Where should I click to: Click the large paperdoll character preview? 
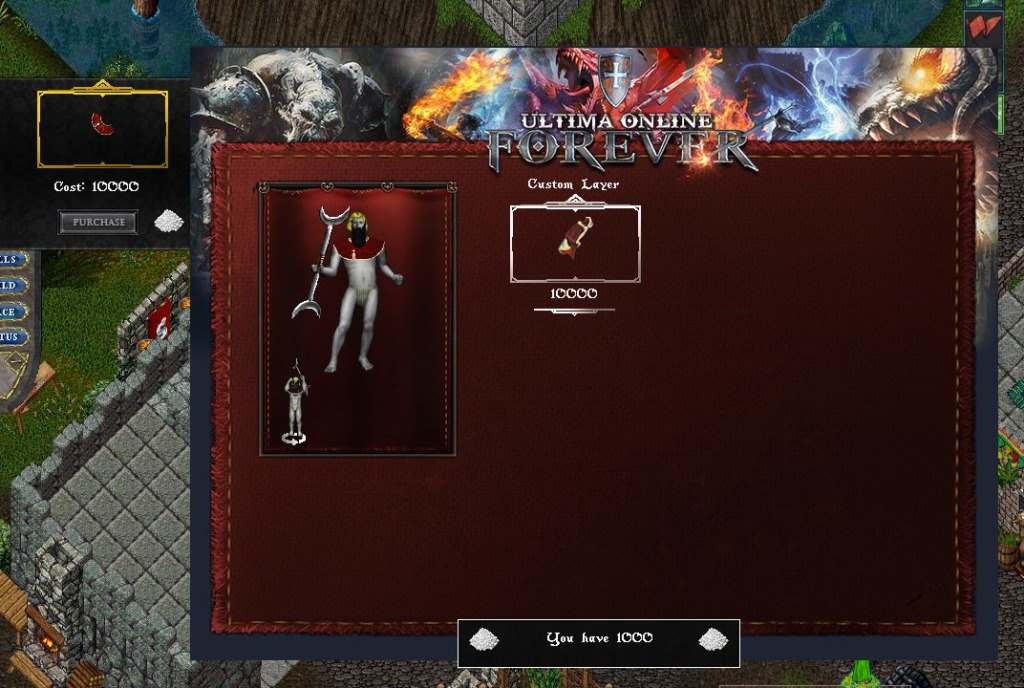coord(350,290)
